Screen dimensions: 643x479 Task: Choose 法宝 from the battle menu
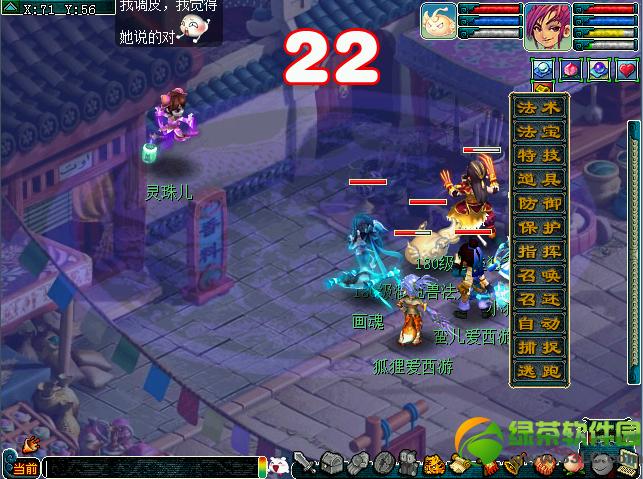(539, 132)
